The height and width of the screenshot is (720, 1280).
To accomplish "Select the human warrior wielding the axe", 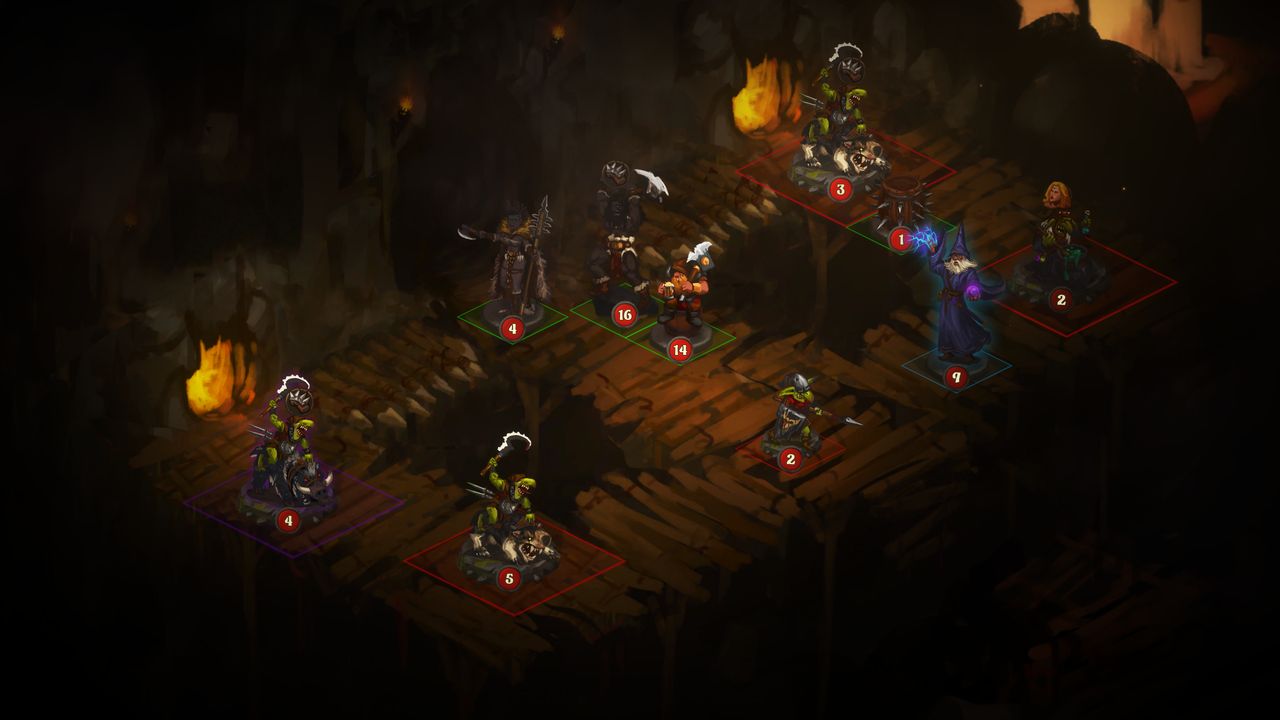I will point(620,230).
